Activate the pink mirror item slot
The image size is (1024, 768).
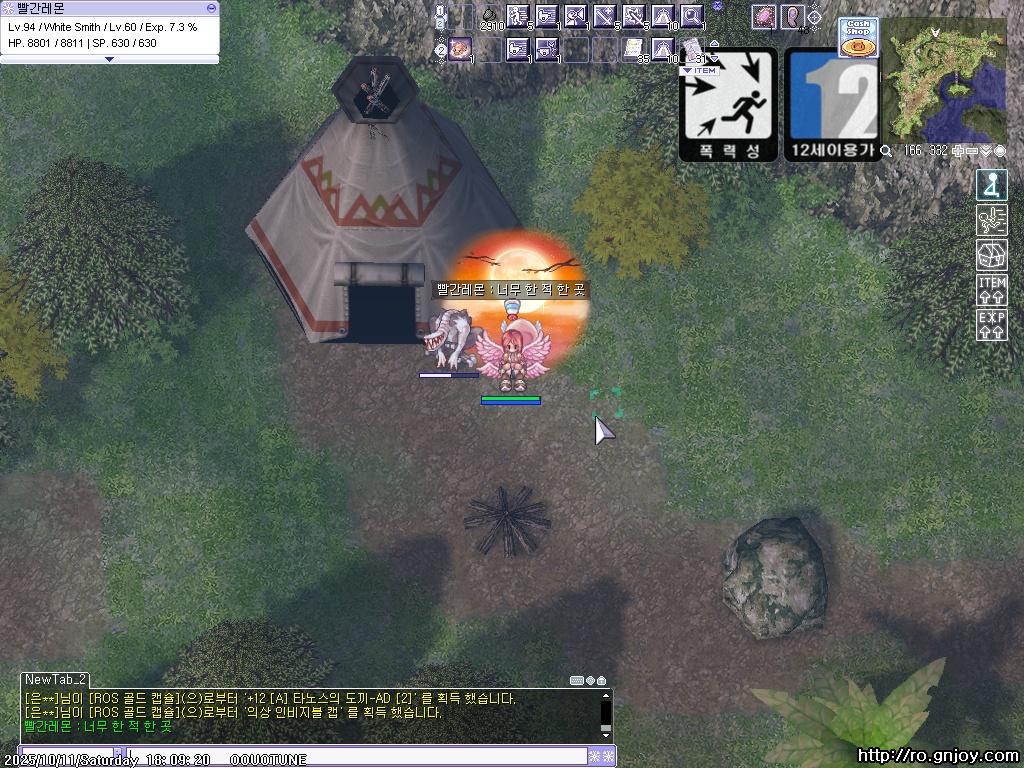765,16
